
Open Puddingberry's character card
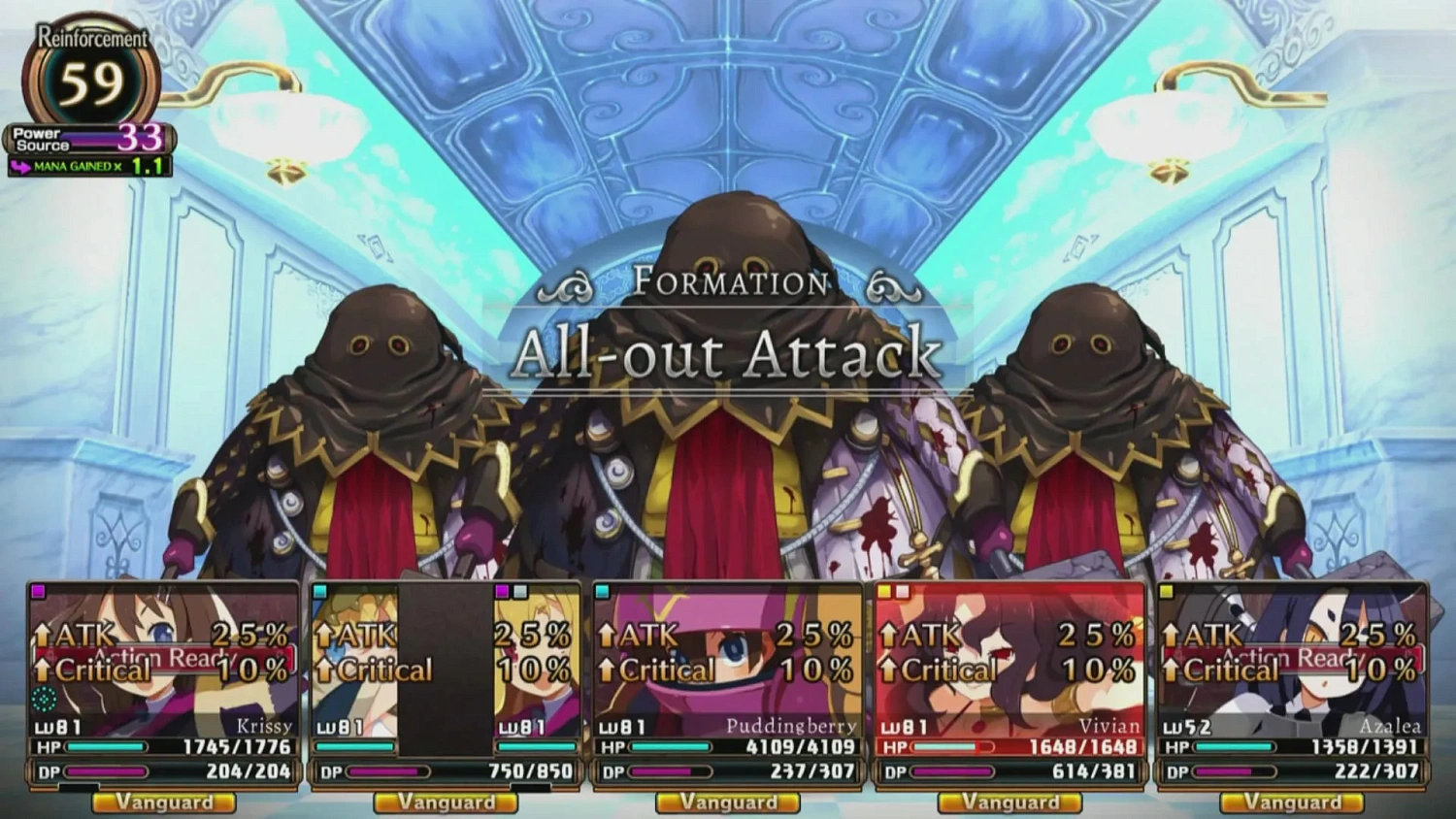pyautogui.click(x=728, y=679)
